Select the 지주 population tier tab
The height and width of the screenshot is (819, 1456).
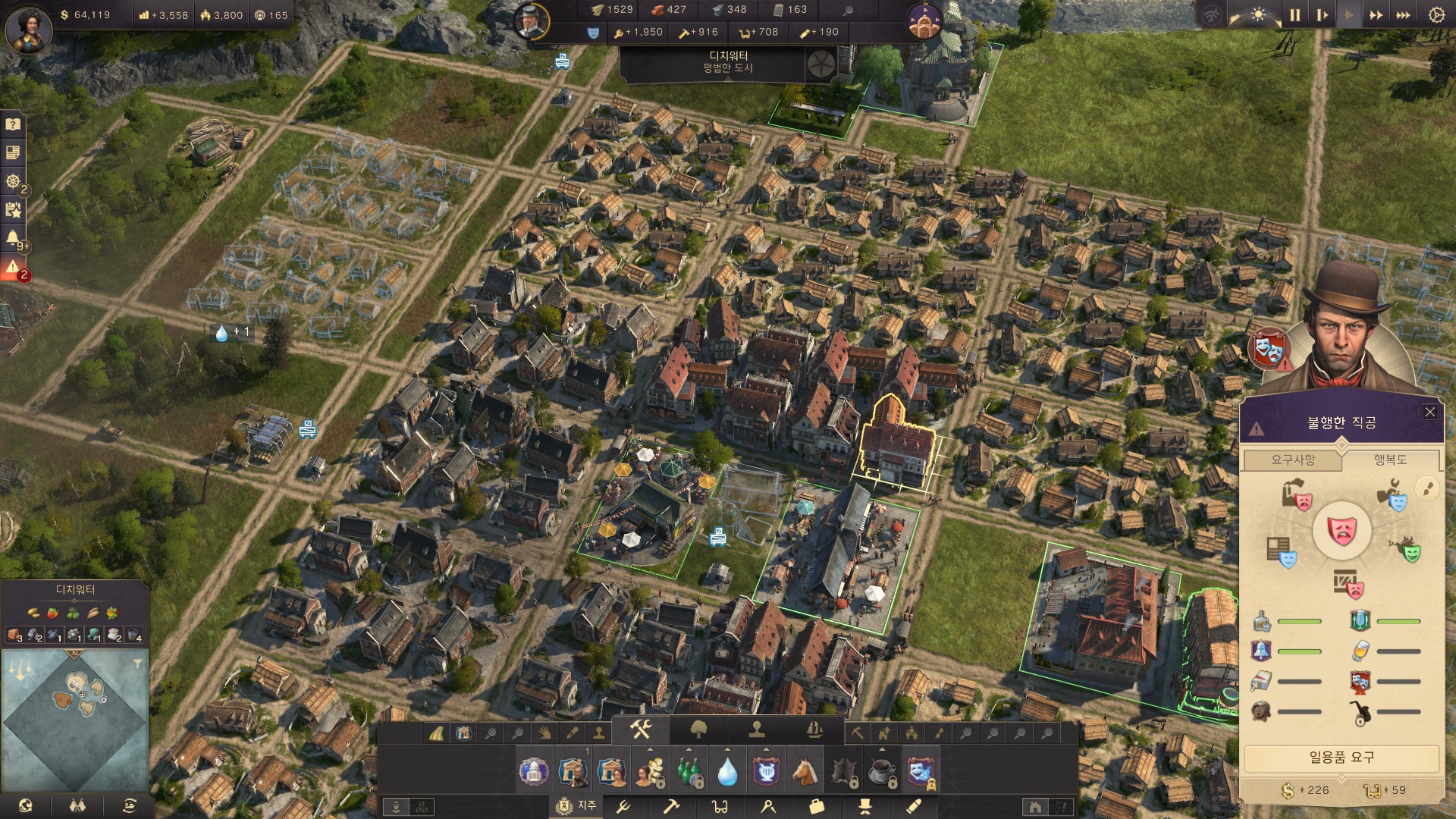[576, 805]
